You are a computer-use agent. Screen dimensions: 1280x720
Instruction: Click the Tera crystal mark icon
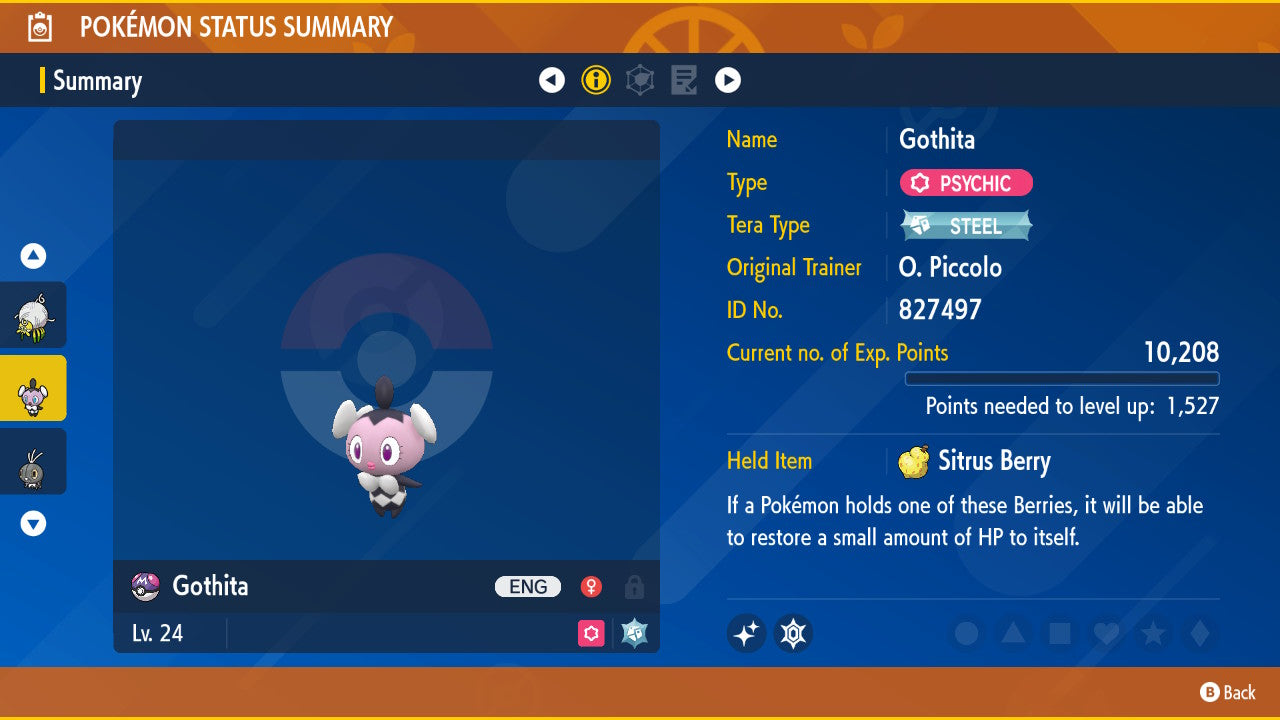click(793, 633)
